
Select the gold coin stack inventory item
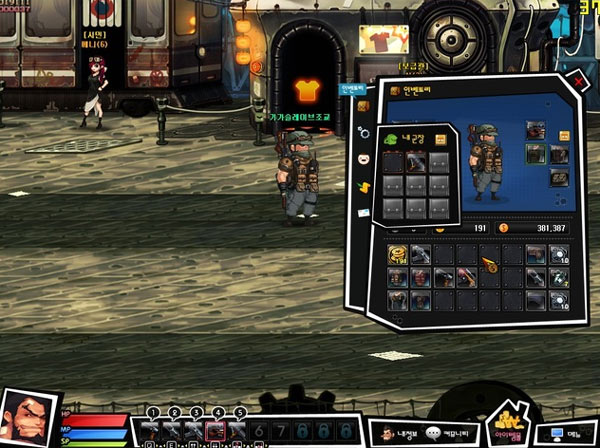tap(396, 256)
